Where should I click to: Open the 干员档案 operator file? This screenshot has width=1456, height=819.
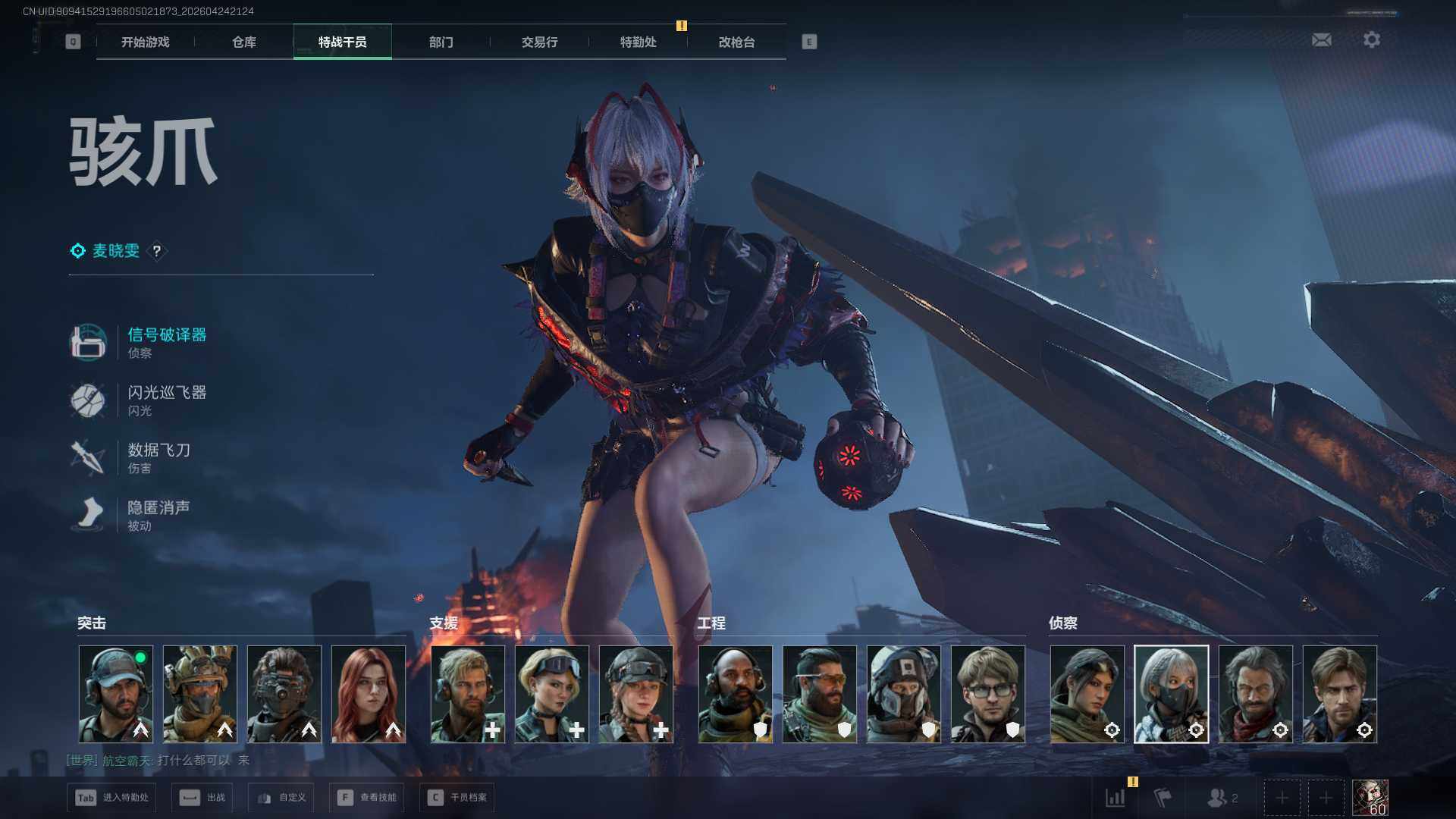[x=457, y=798]
